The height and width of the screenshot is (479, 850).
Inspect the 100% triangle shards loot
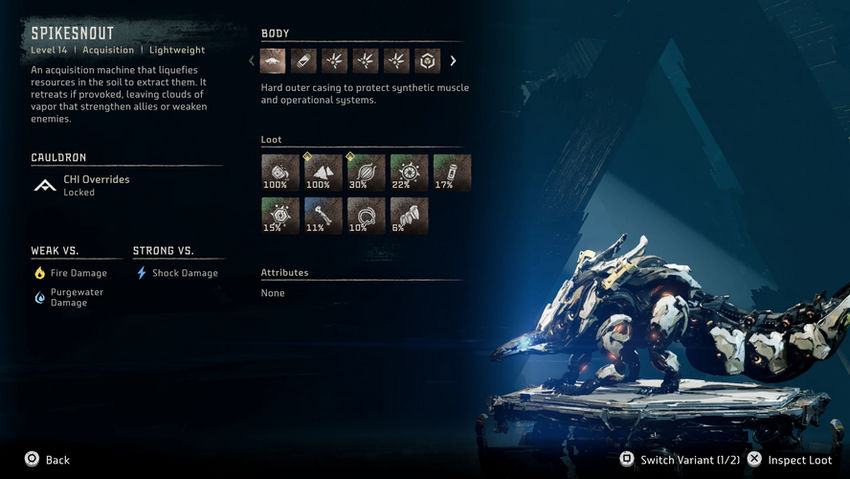coord(323,172)
